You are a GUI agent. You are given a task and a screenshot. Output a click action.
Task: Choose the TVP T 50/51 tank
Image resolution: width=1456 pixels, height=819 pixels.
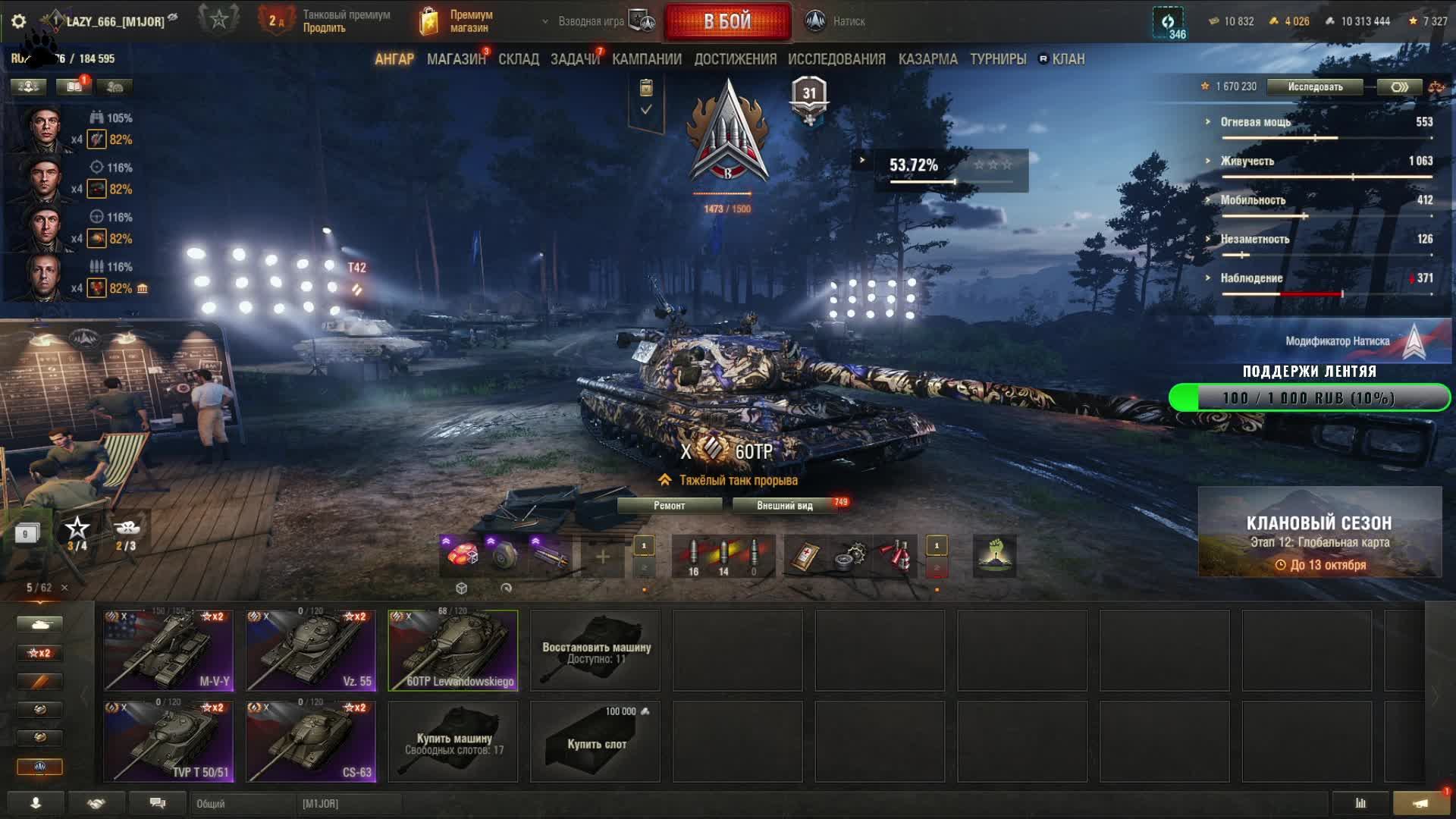(168, 742)
